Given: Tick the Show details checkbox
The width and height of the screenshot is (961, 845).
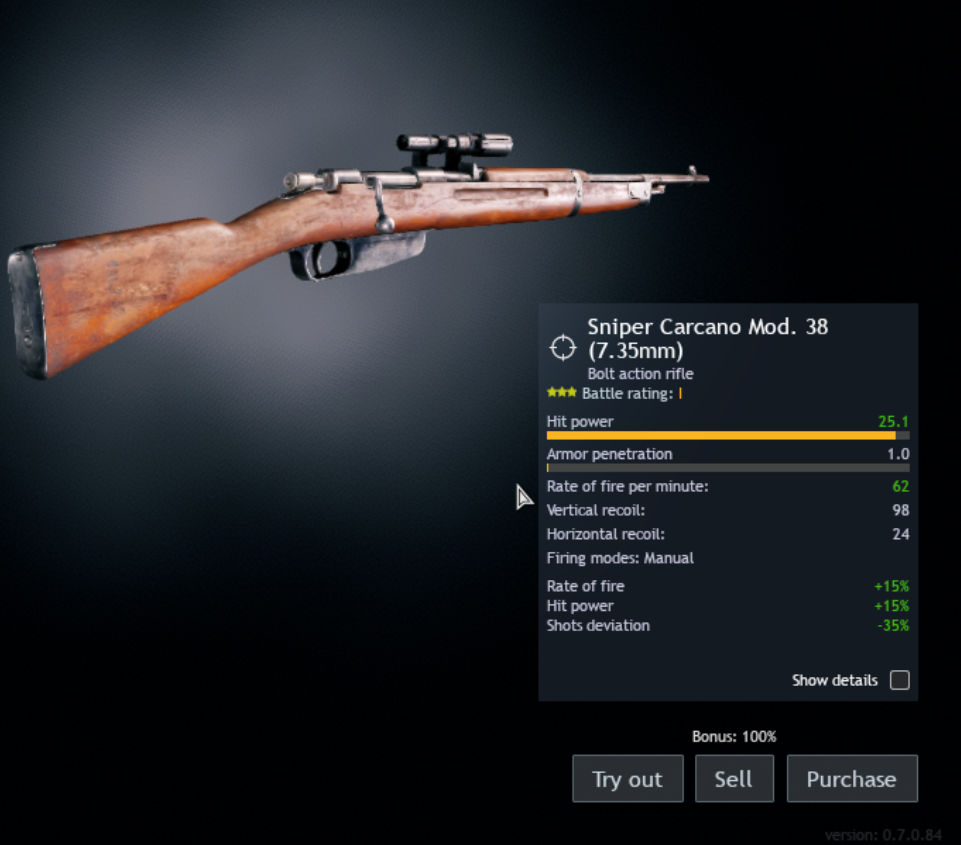Looking at the screenshot, I should click(x=900, y=680).
